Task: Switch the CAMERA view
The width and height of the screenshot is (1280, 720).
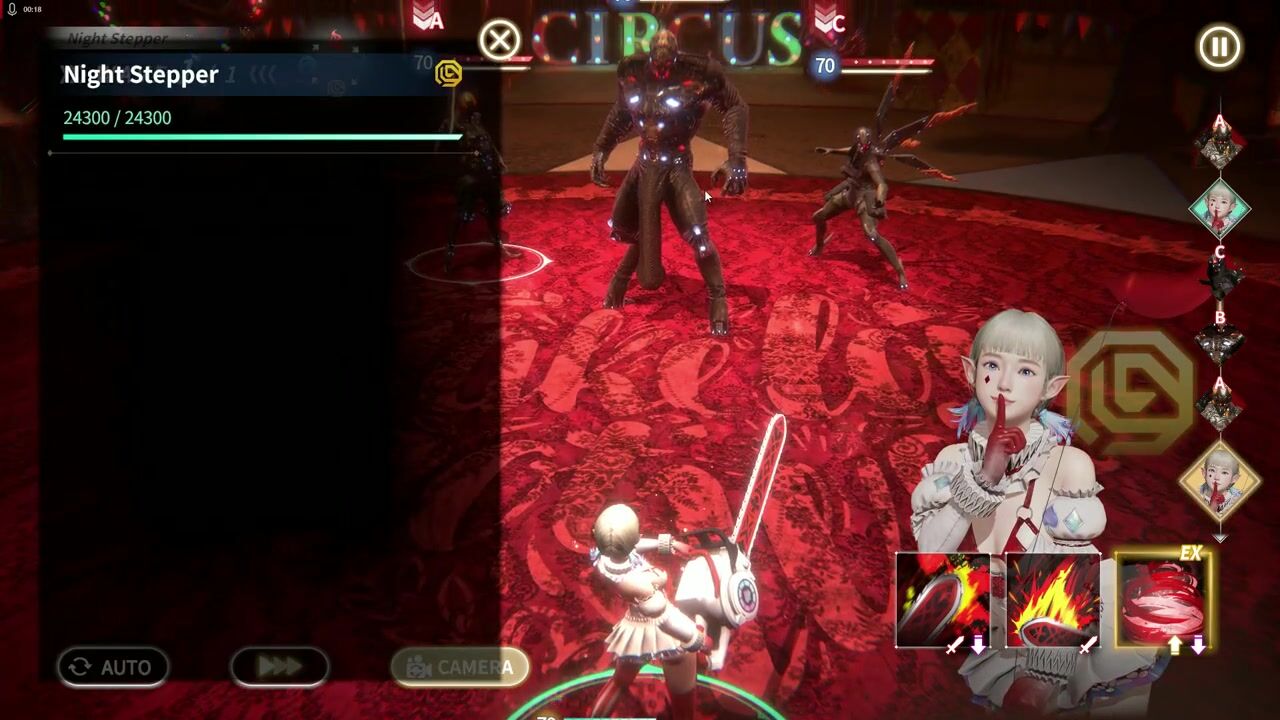Action: 459,667
